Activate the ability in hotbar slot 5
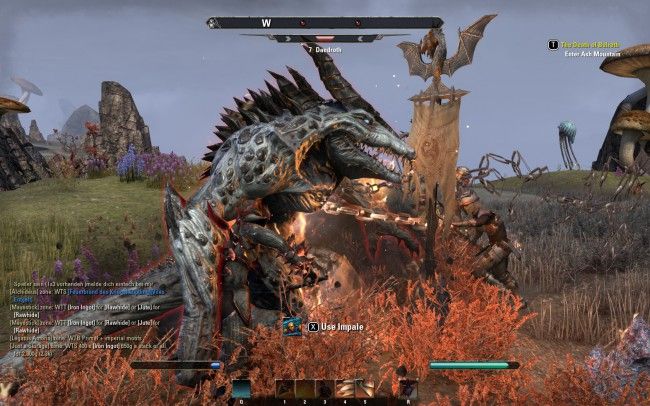Viewport: 650px width, 406px height. pyautogui.click(x=365, y=389)
